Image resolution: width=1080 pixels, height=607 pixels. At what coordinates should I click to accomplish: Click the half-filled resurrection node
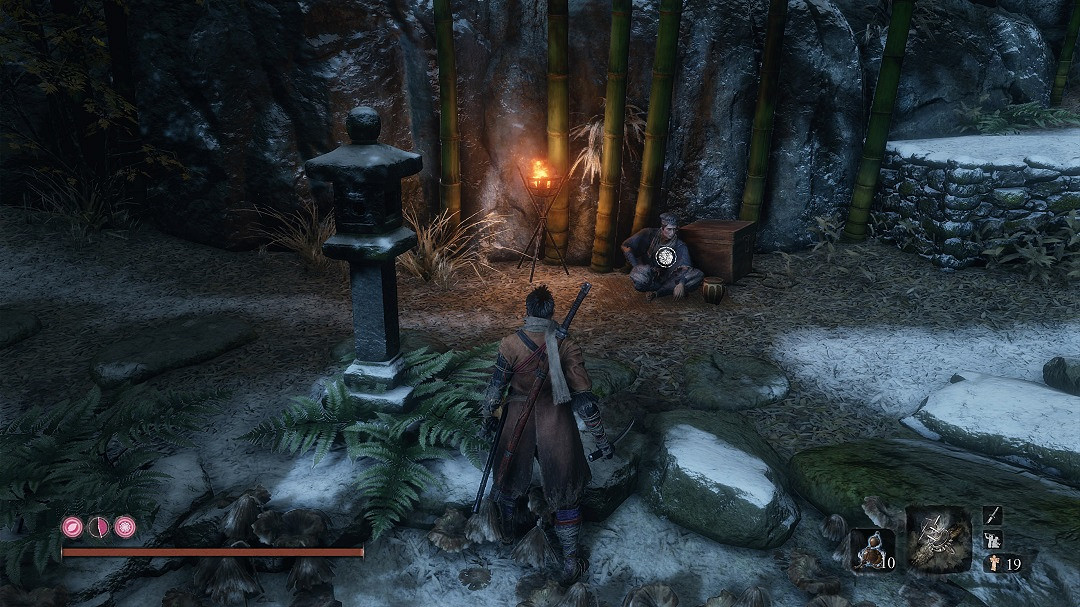point(99,527)
